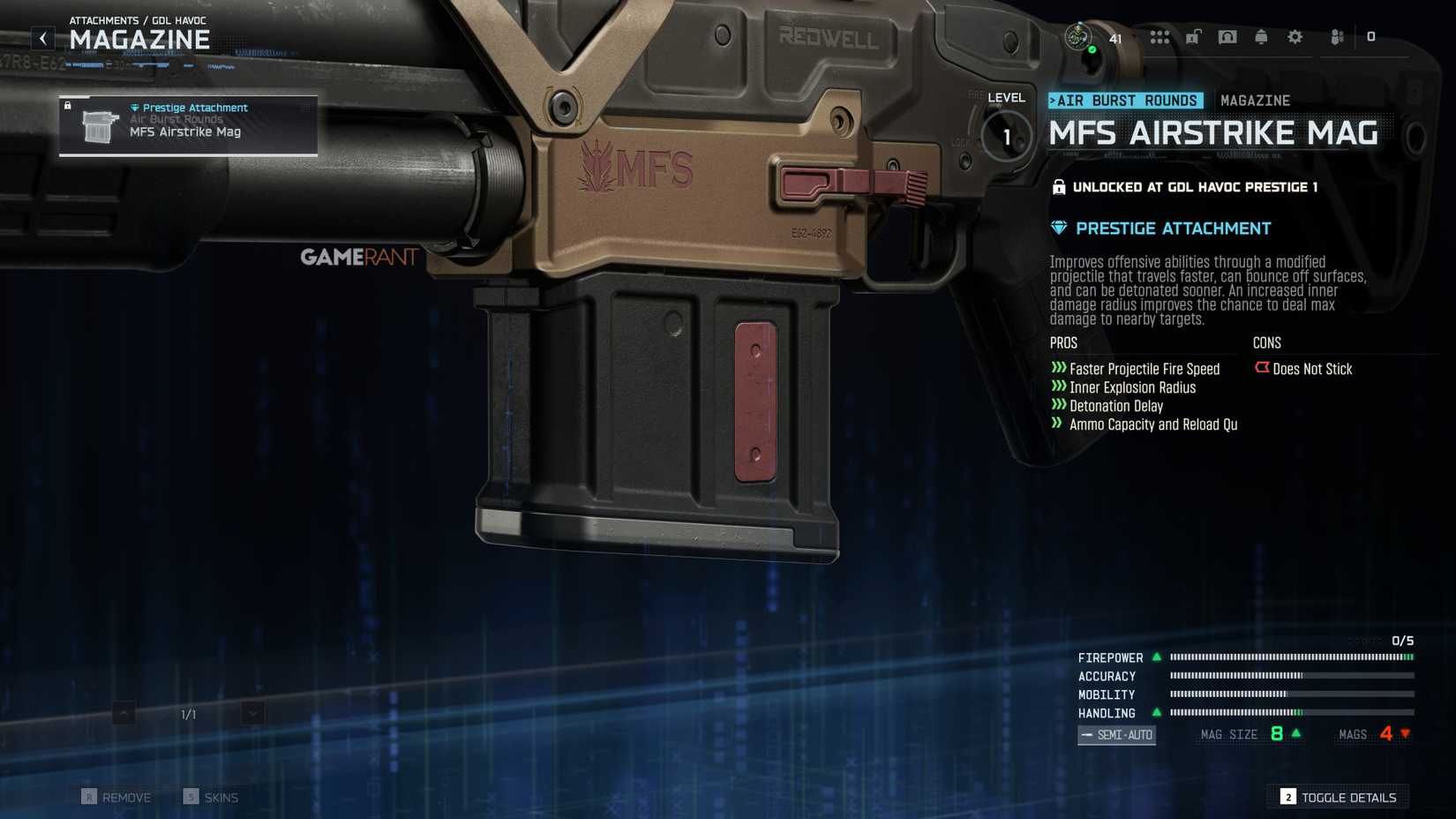Viewport: 1456px width, 819px height.
Task: Click the player emblem showing level 41
Action: coord(1078,37)
